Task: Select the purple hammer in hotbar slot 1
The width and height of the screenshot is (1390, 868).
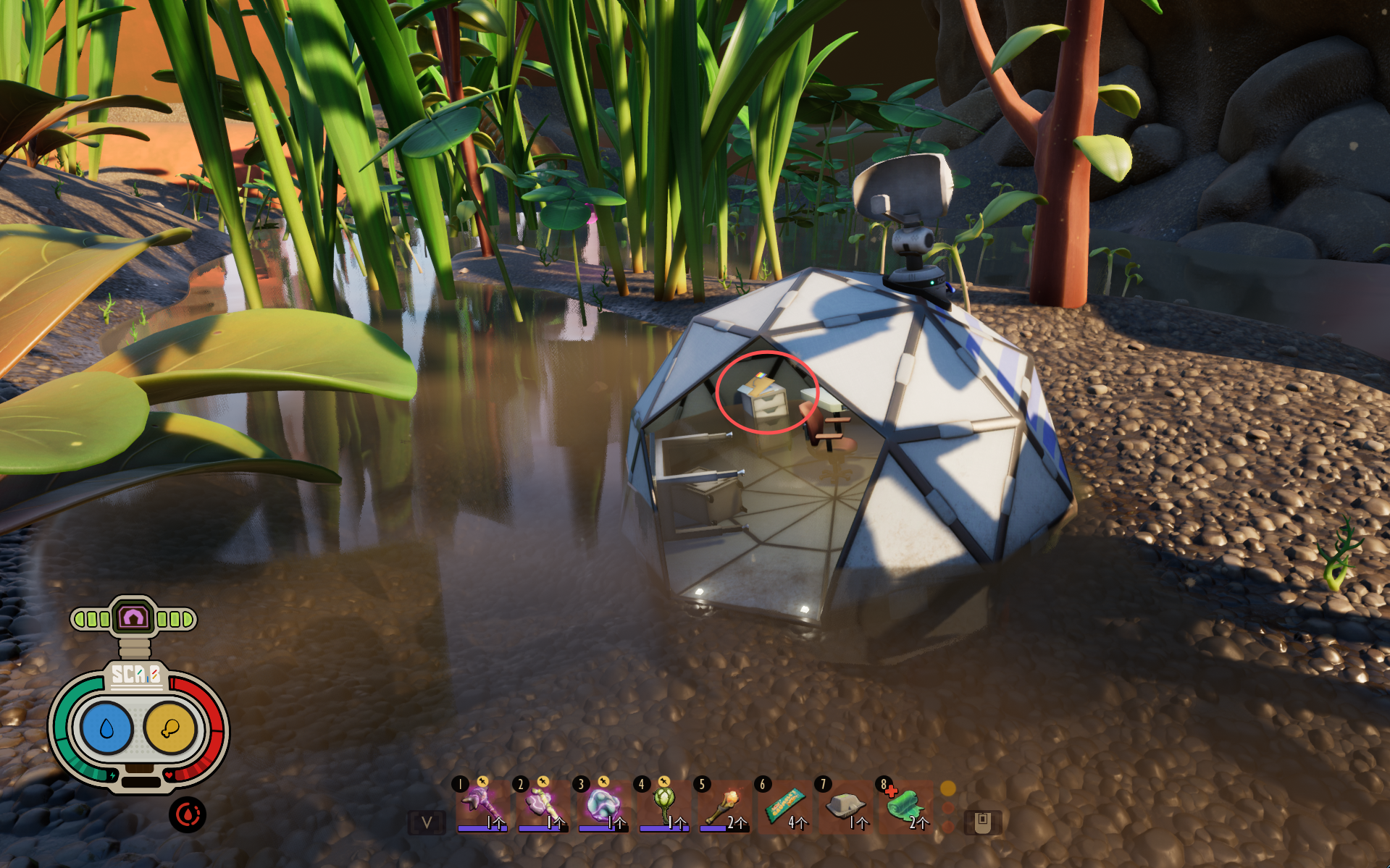Action: [x=481, y=806]
